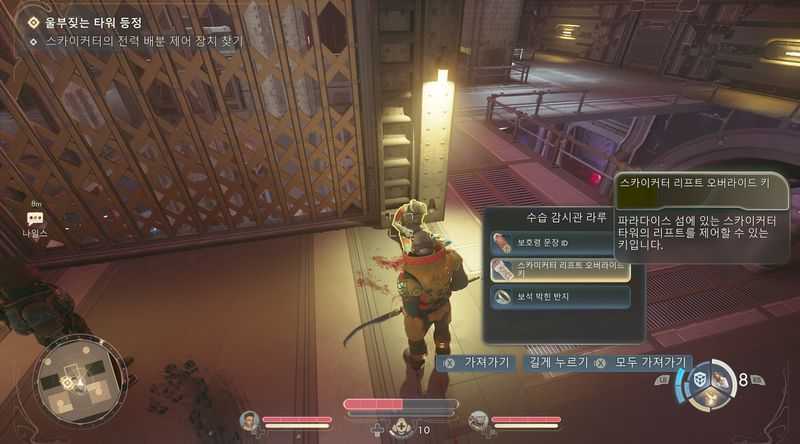Select the 스카이커터 리프트 오버라이드 키 item
The image size is (800, 444).
pos(559,269)
